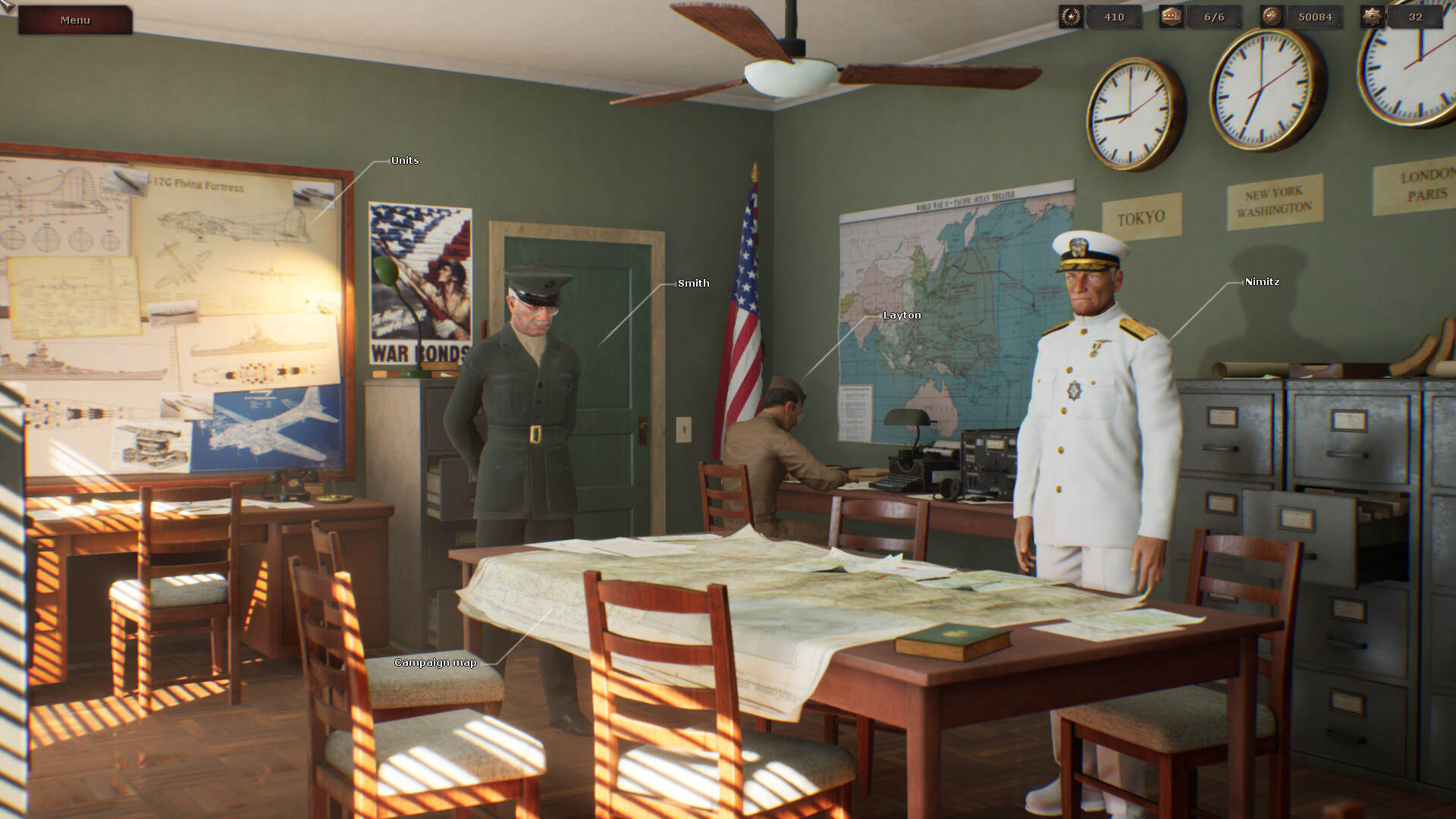Select the Units hotspot label
The height and width of the screenshot is (819, 1456).
click(x=403, y=161)
